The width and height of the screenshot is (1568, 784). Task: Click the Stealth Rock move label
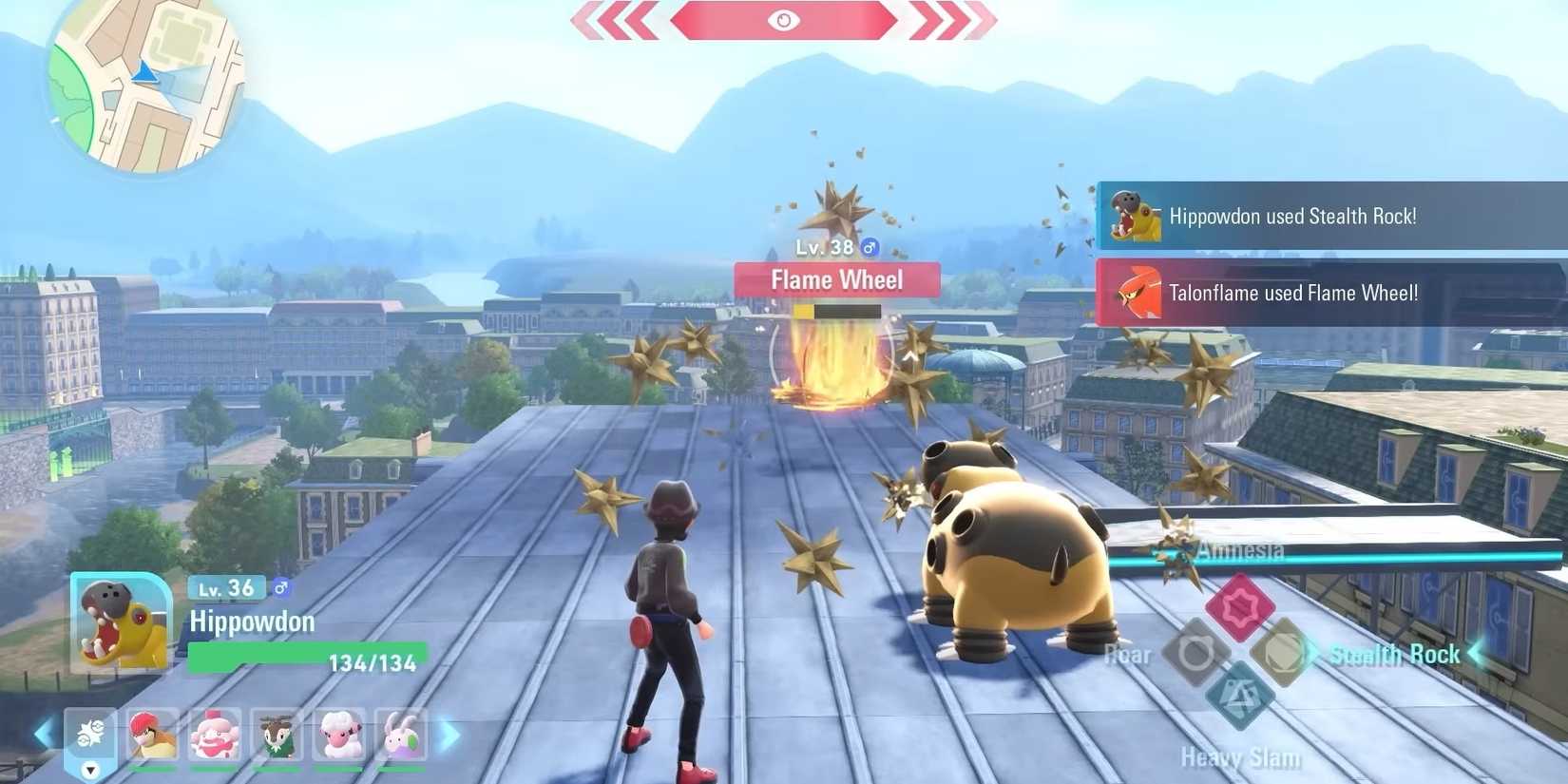coord(1395,654)
